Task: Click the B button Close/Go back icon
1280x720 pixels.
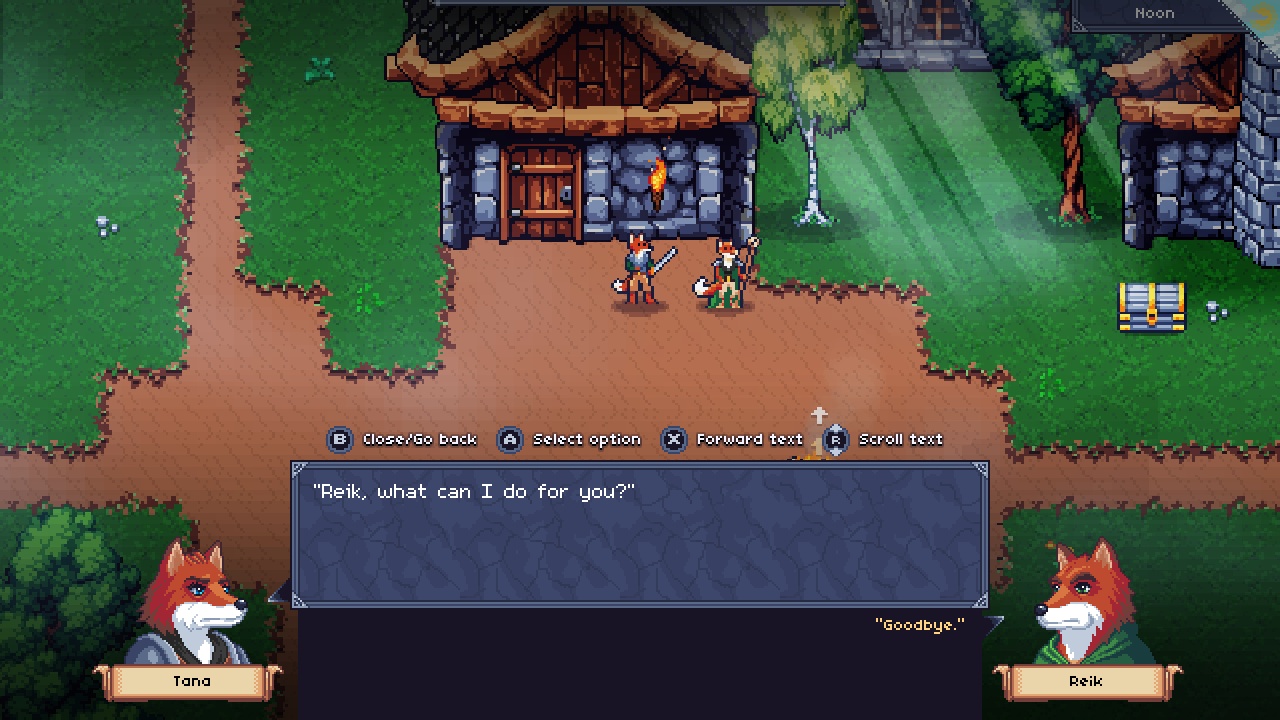Action: pyautogui.click(x=341, y=439)
